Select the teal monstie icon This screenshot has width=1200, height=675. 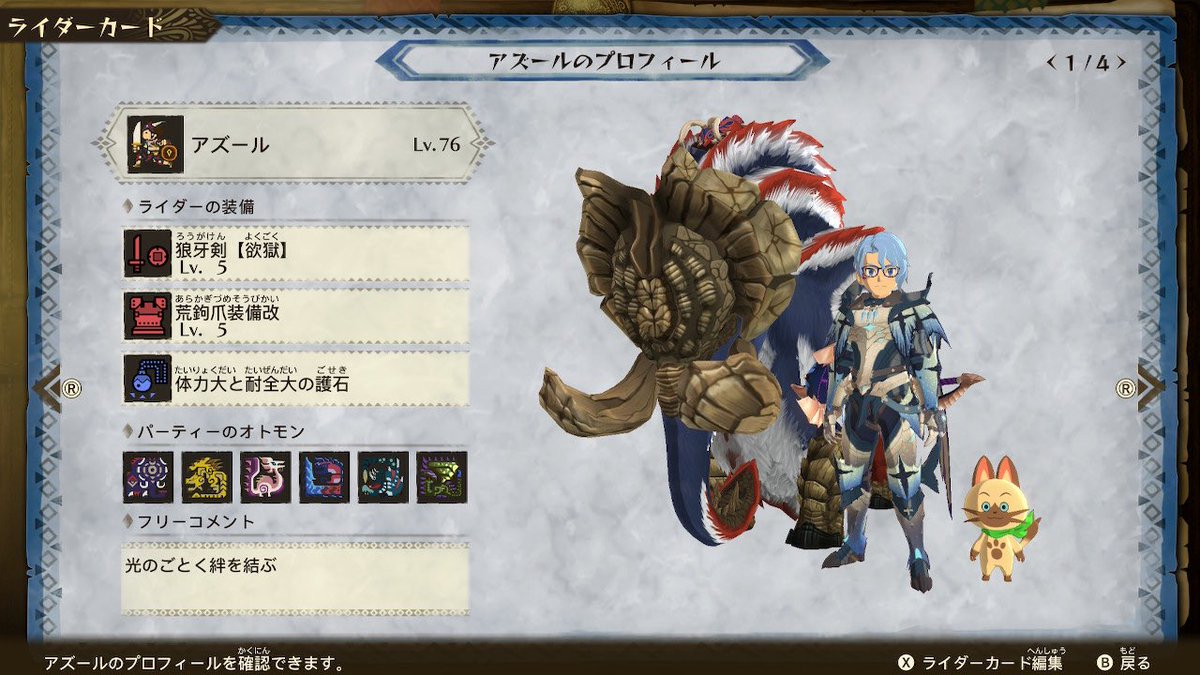pyautogui.click(x=383, y=477)
